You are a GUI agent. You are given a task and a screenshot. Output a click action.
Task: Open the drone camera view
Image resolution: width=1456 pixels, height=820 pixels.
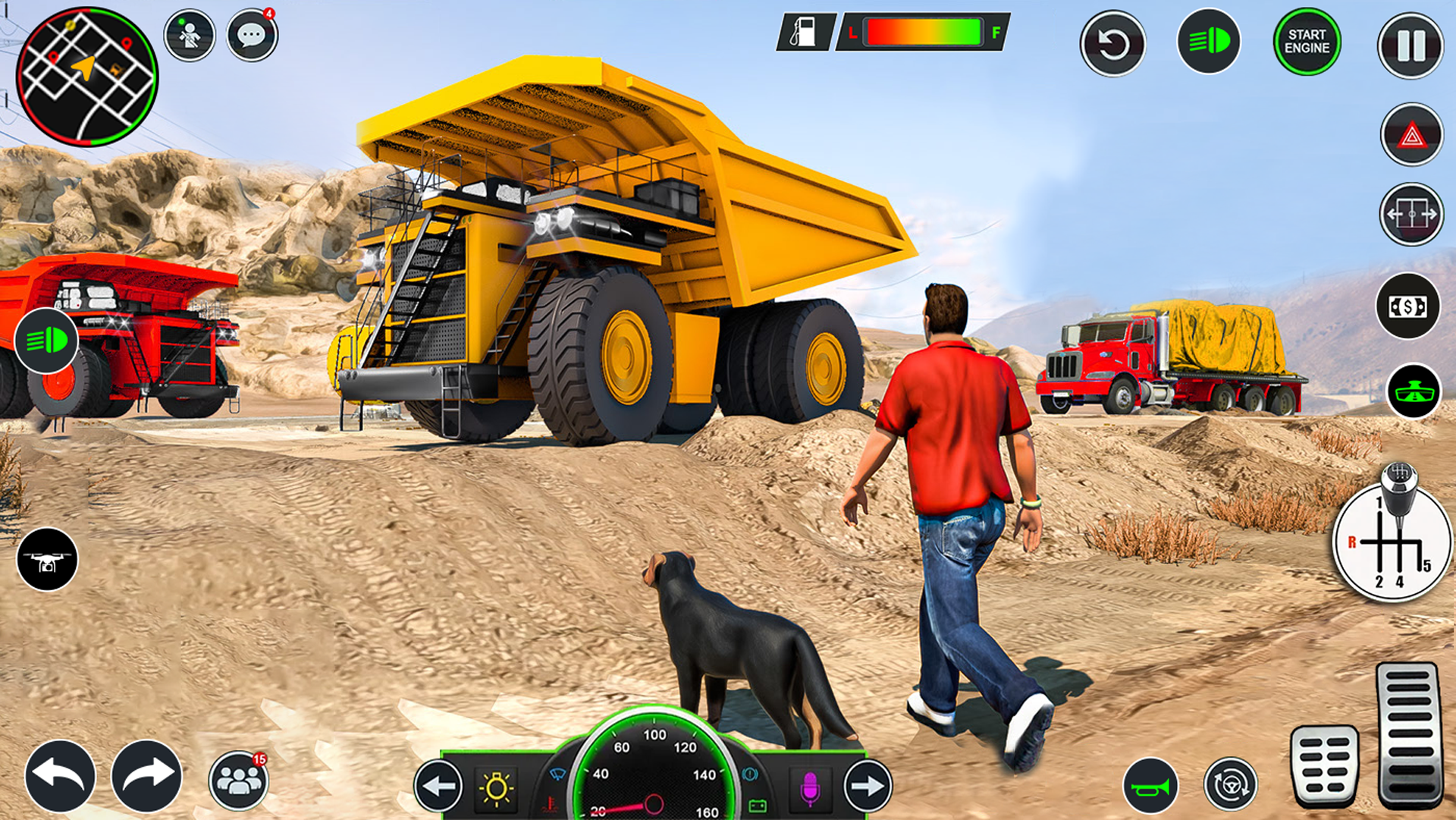(x=47, y=559)
